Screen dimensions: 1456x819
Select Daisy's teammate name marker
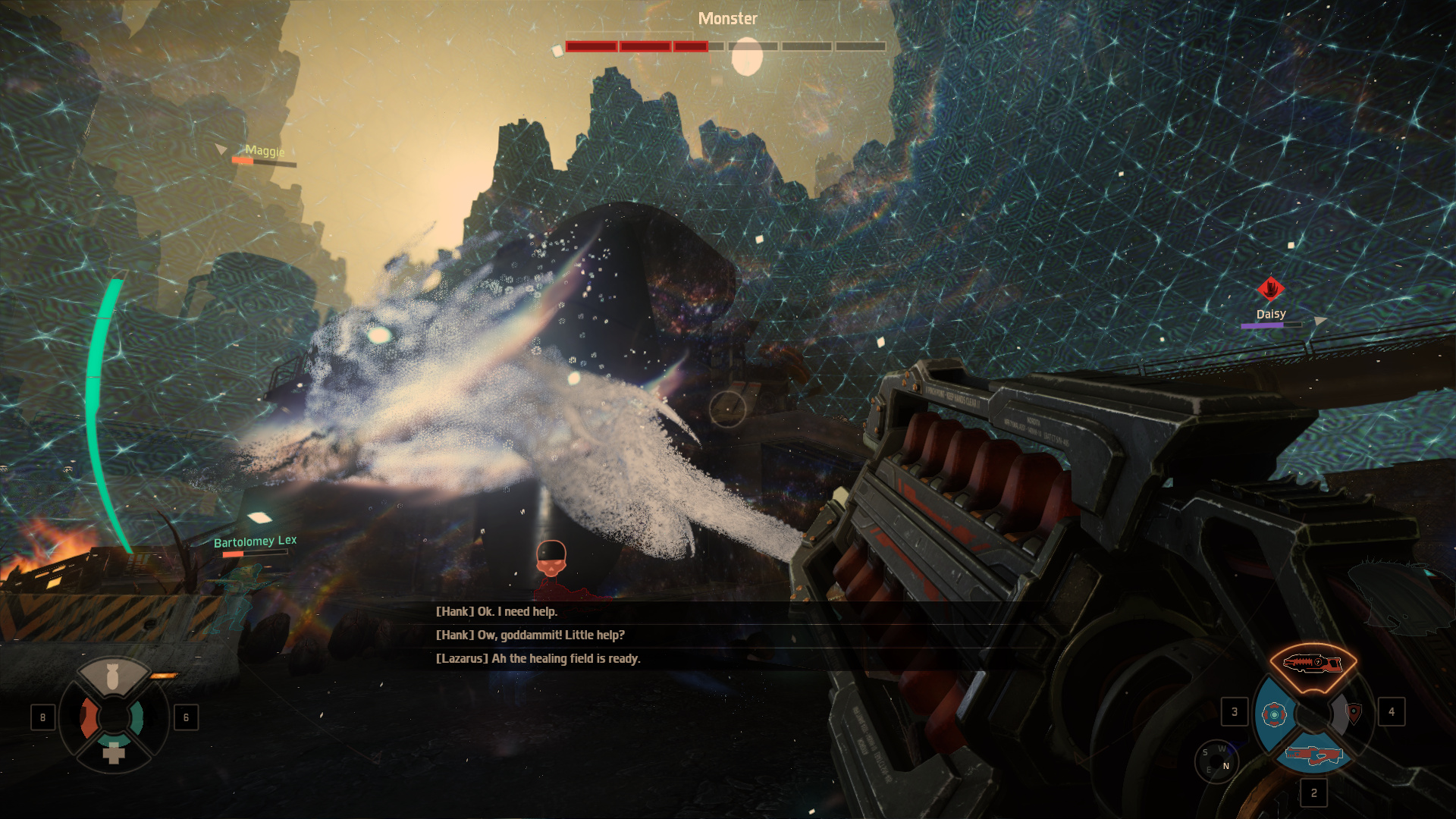pyautogui.click(x=1271, y=314)
